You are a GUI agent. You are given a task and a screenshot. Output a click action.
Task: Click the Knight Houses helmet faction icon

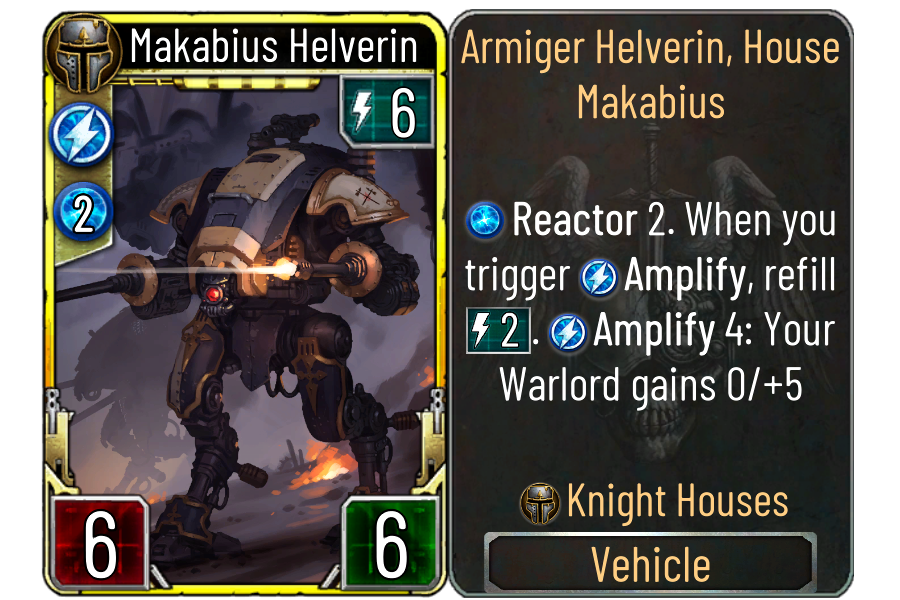[x=540, y=504]
